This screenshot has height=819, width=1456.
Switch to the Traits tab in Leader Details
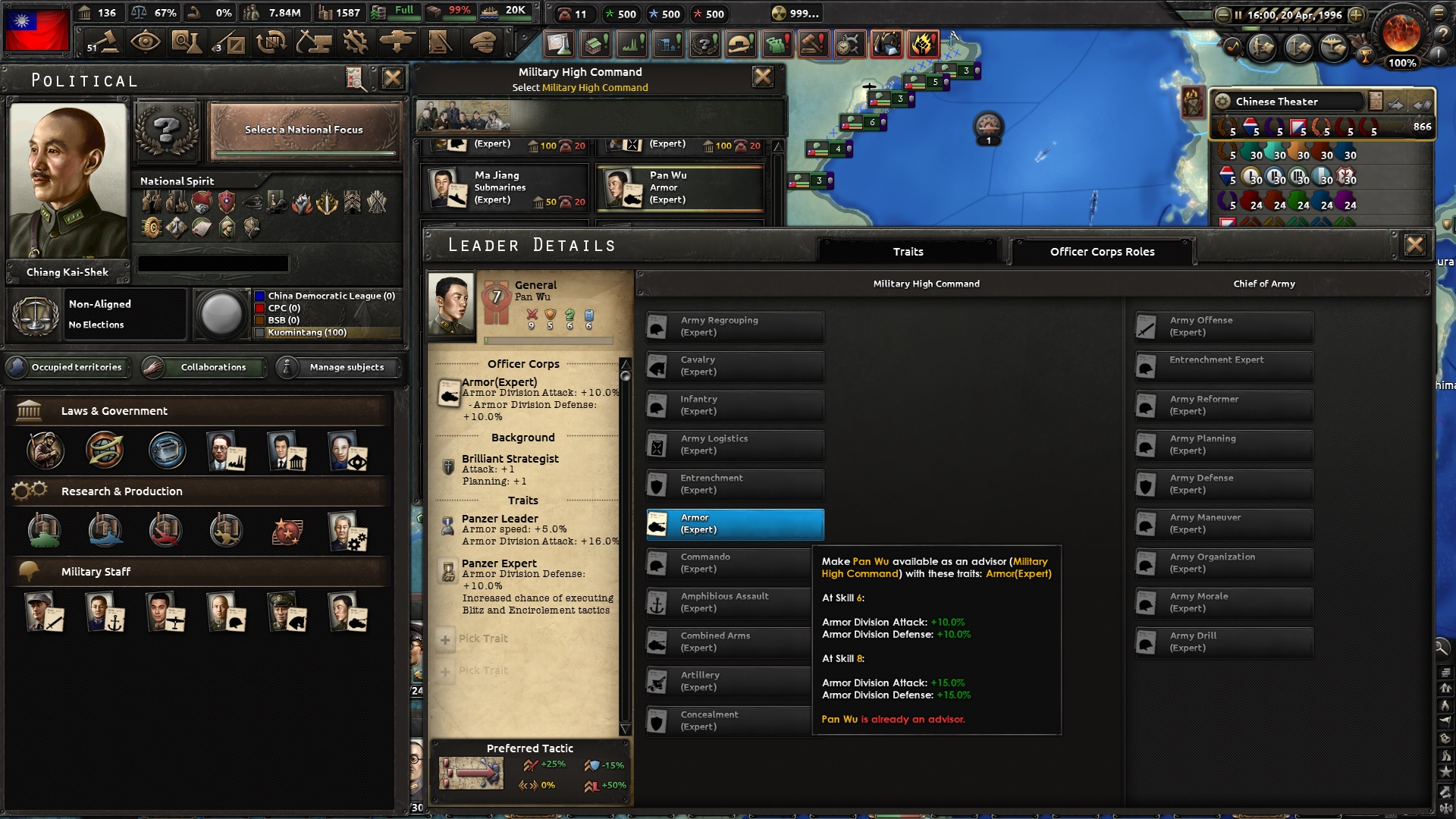907,251
